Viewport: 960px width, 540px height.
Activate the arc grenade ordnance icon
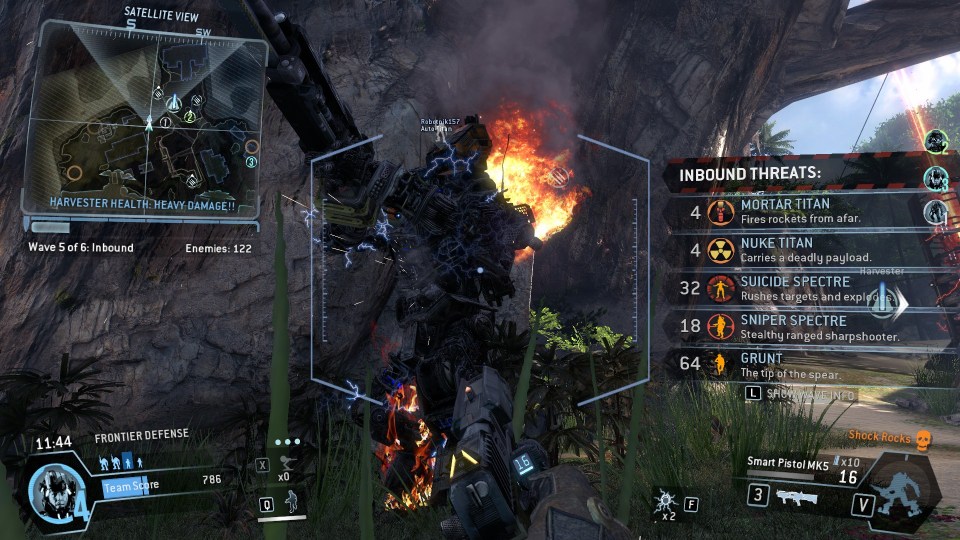click(x=664, y=501)
